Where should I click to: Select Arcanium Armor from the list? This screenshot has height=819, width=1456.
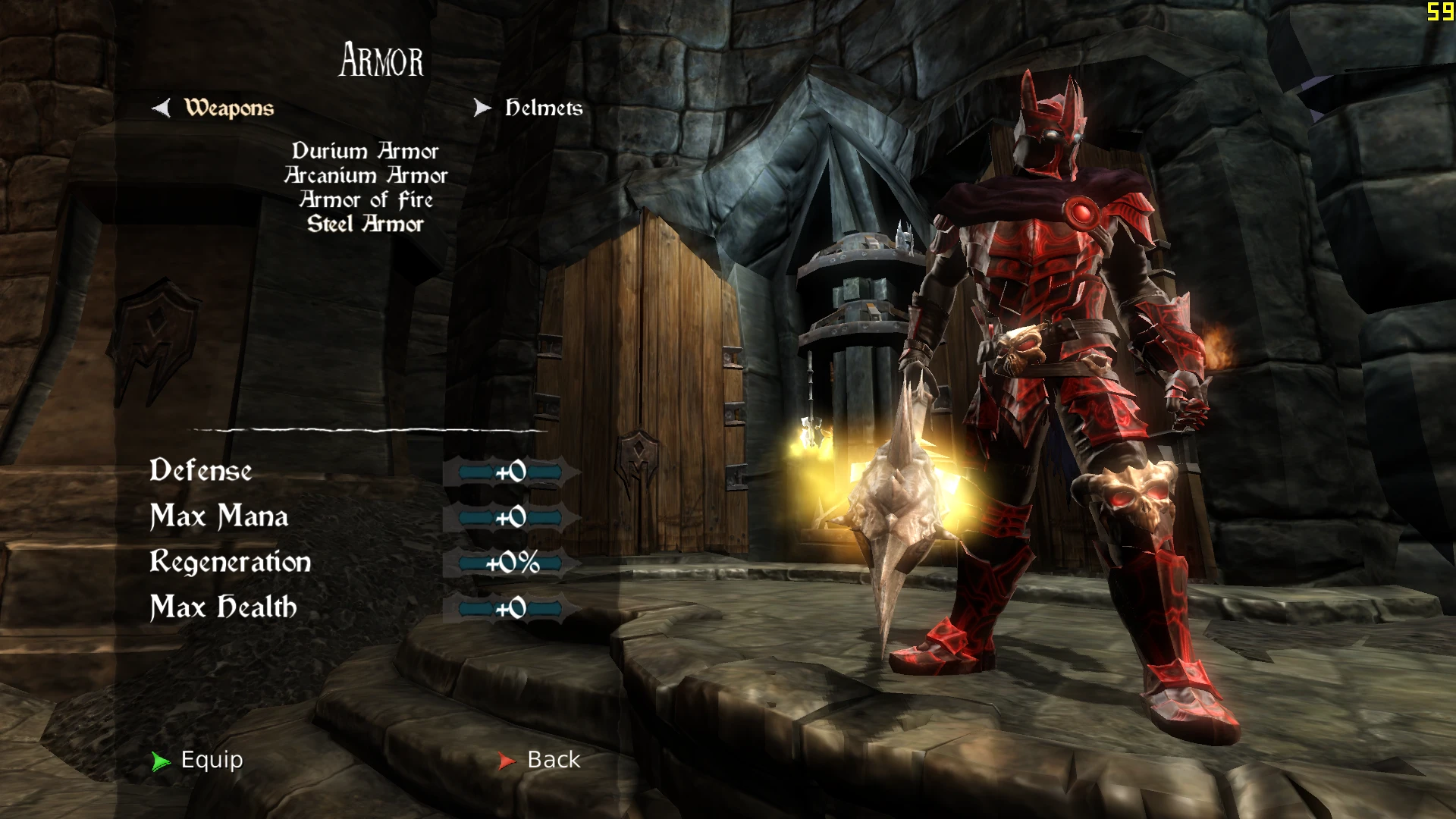coord(366,175)
